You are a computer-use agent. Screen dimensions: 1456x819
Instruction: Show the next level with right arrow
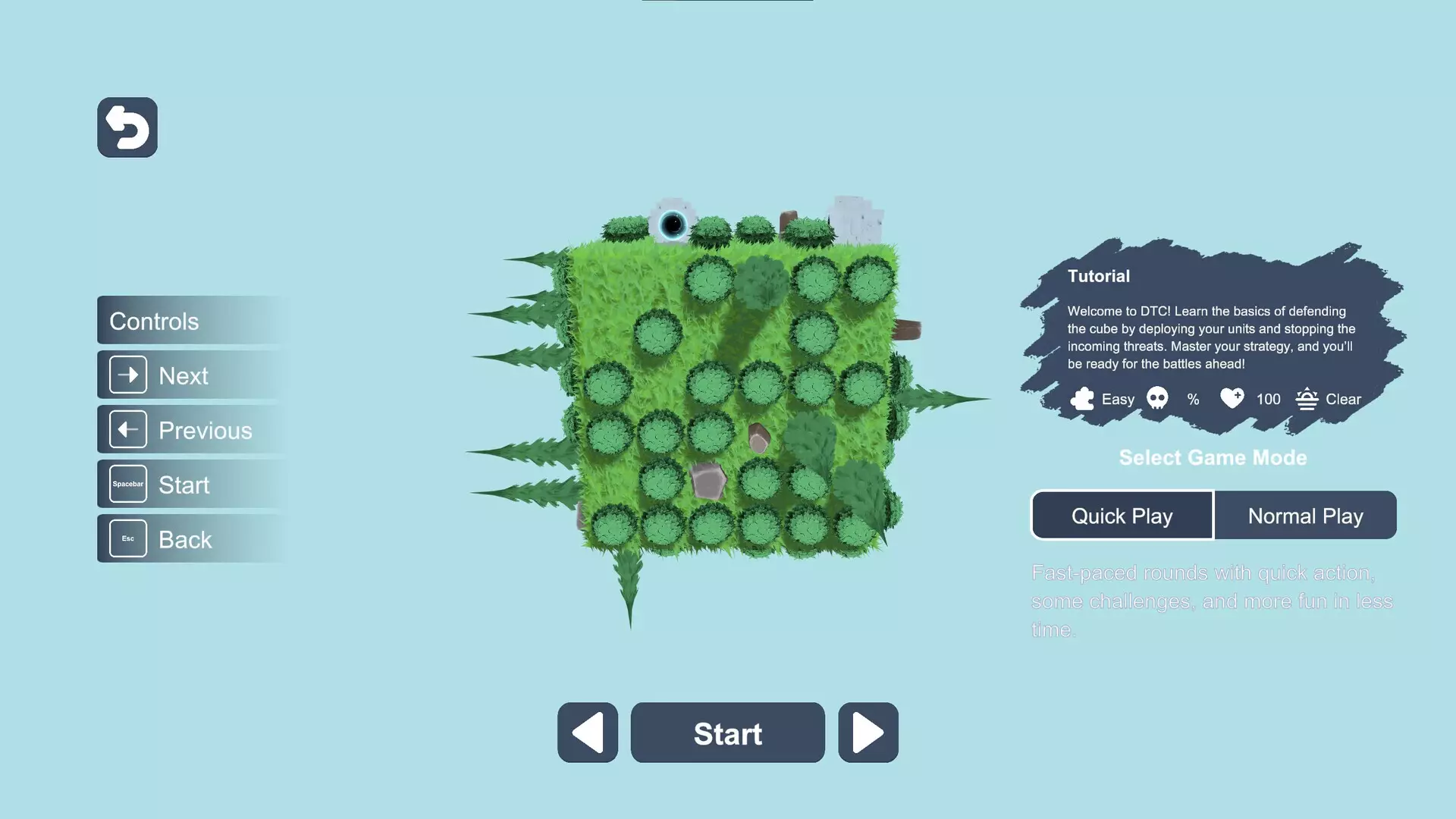tap(868, 733)
